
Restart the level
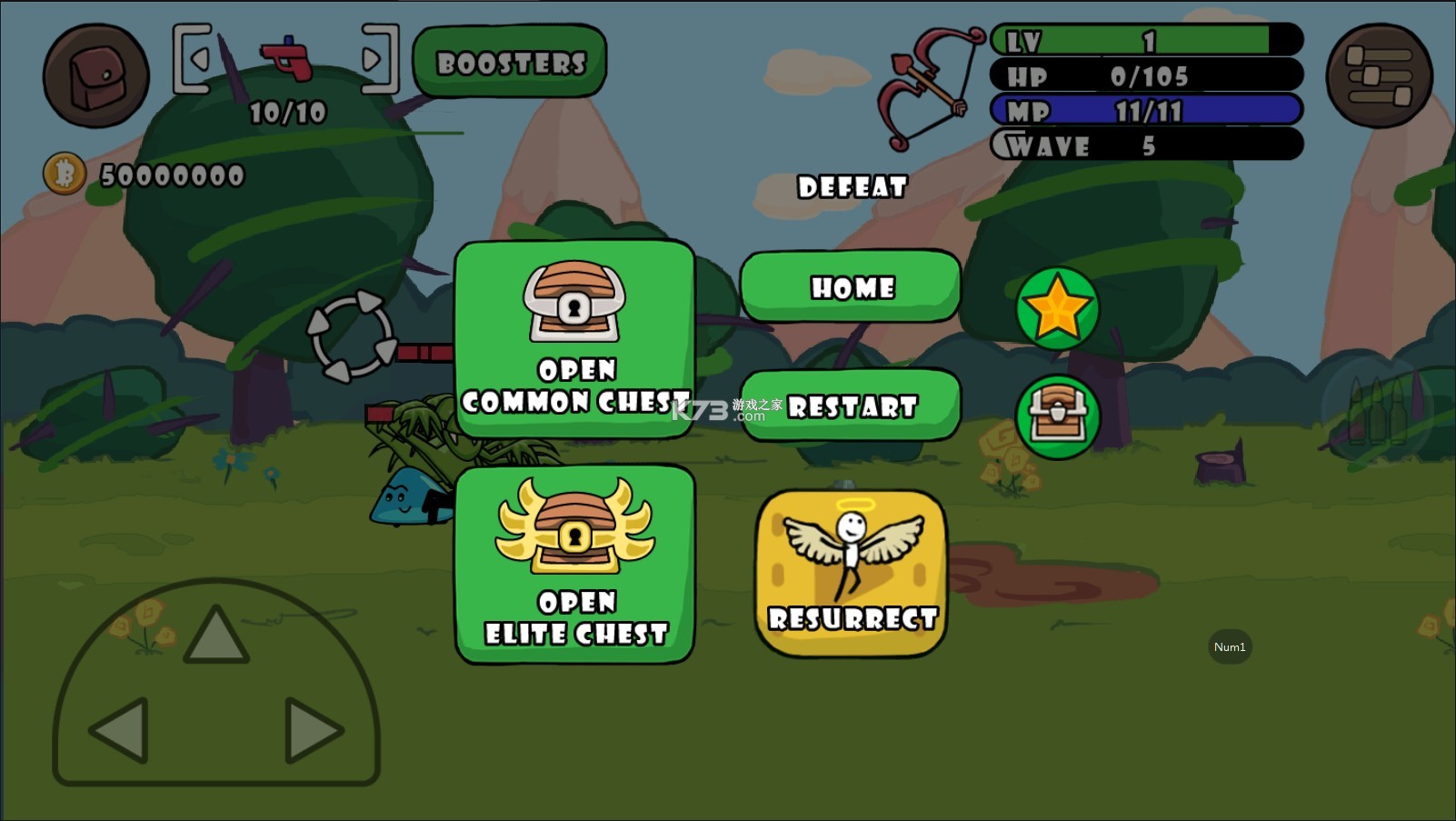tap(851, 405)
